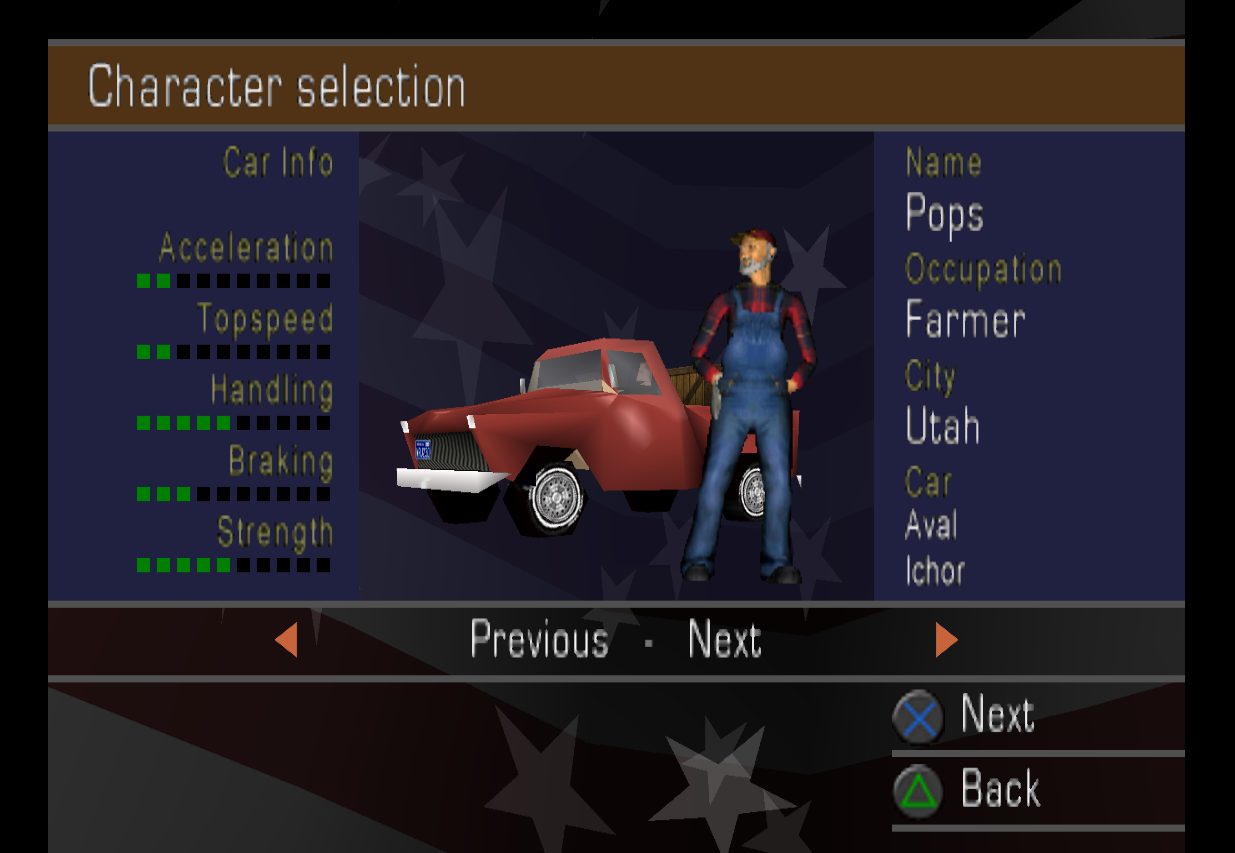
Task: Choose the Next label beside Previous
Action: [725, 639]
